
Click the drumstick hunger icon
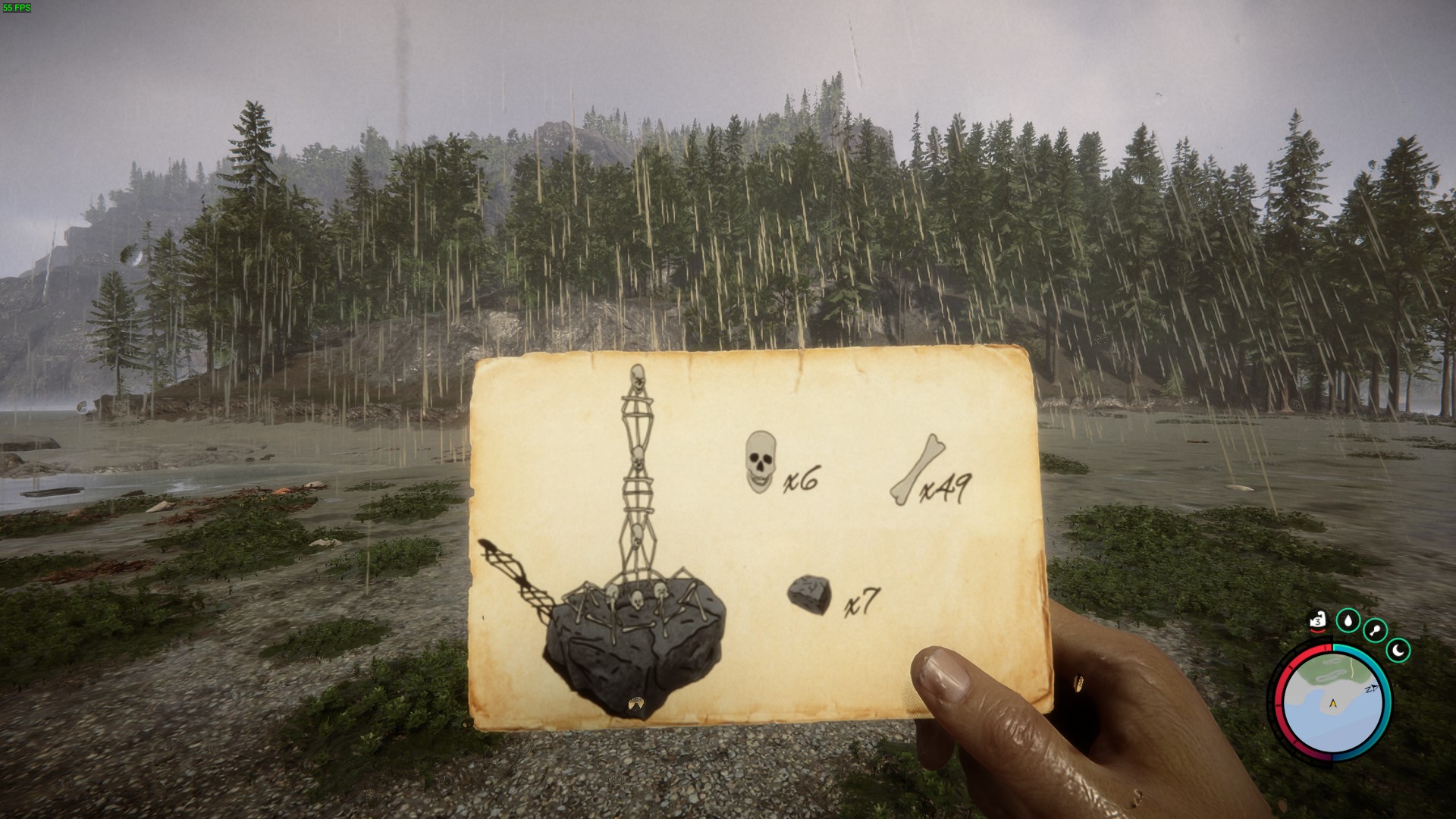pos(1376,630)
